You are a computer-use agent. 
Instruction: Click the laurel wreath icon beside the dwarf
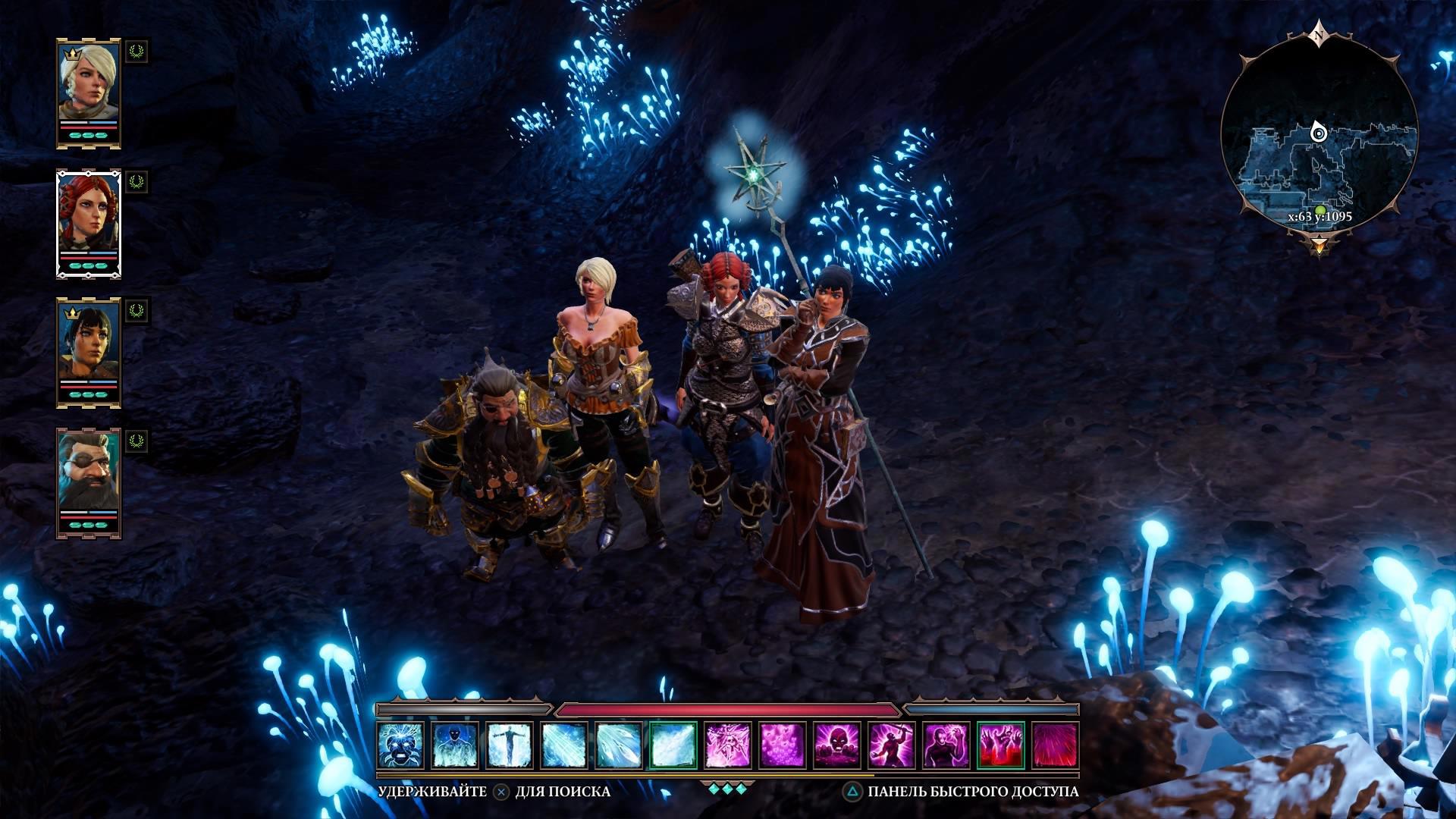[136, 441]
